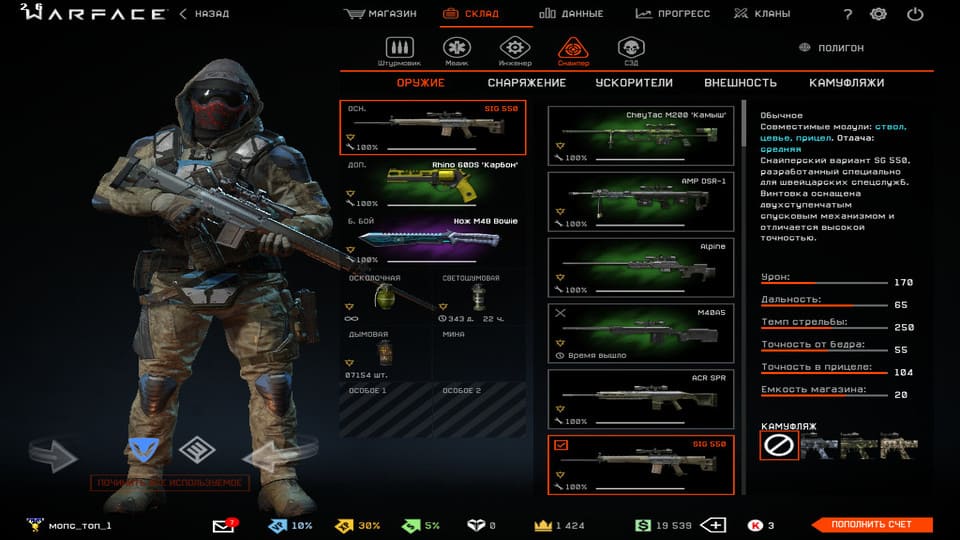
Task: Select the Инженер class
Action: pos(515,50)
